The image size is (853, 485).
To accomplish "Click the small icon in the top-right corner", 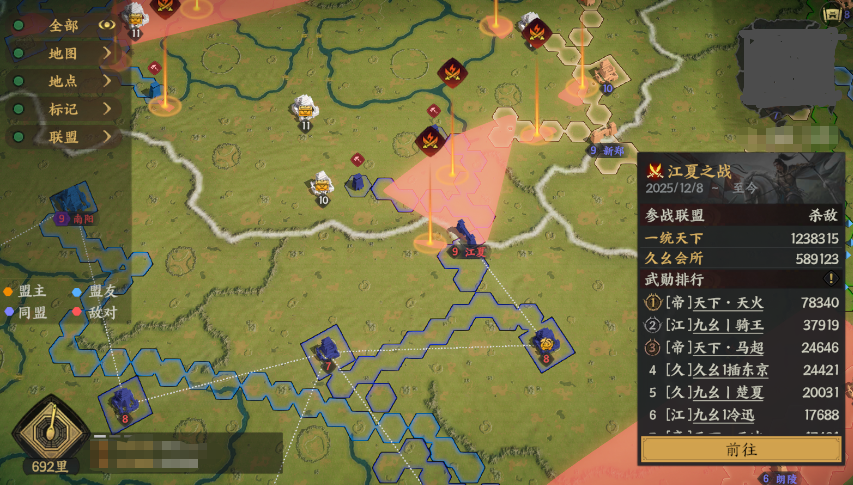I will (x=831, y=14).
